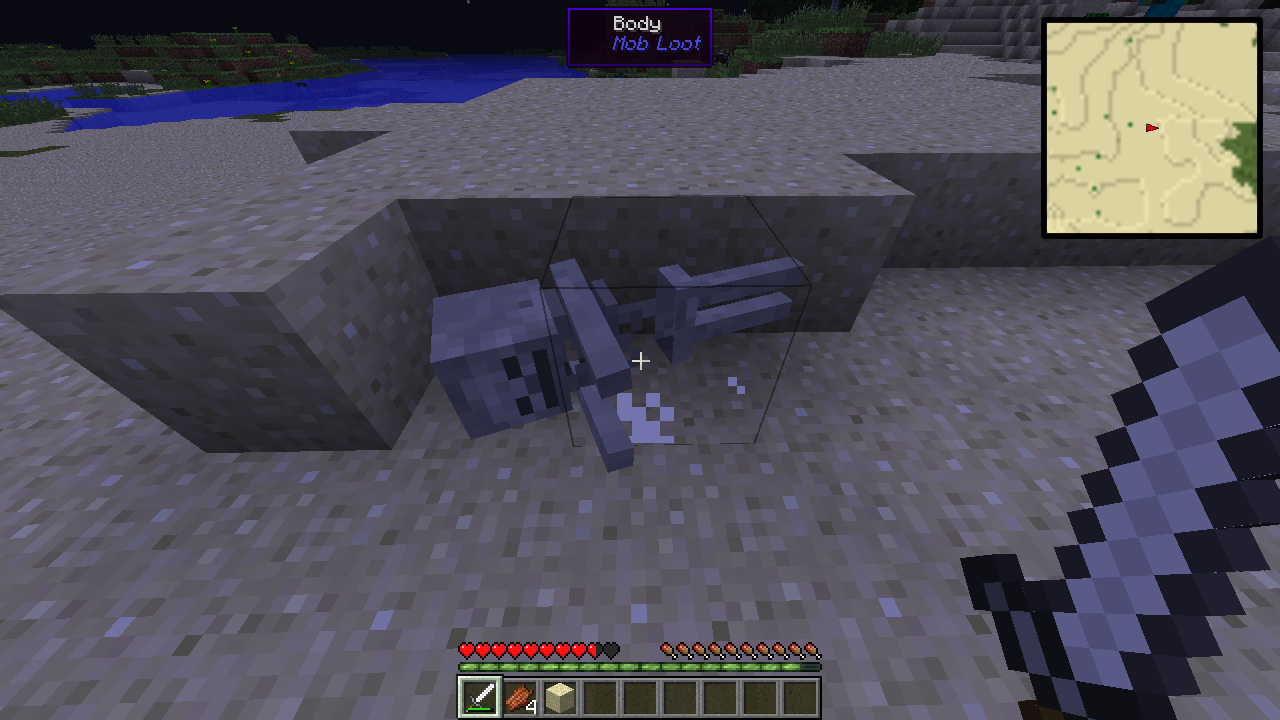Select the rotten flesh stack slot

click(x=520, y=697)
